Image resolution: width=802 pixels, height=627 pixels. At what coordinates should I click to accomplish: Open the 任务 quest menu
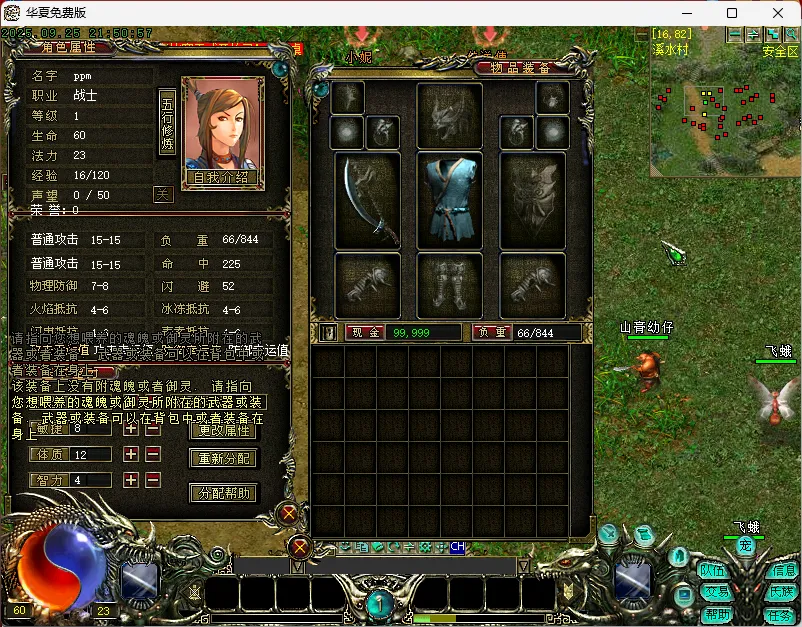(x=780, y=614)
